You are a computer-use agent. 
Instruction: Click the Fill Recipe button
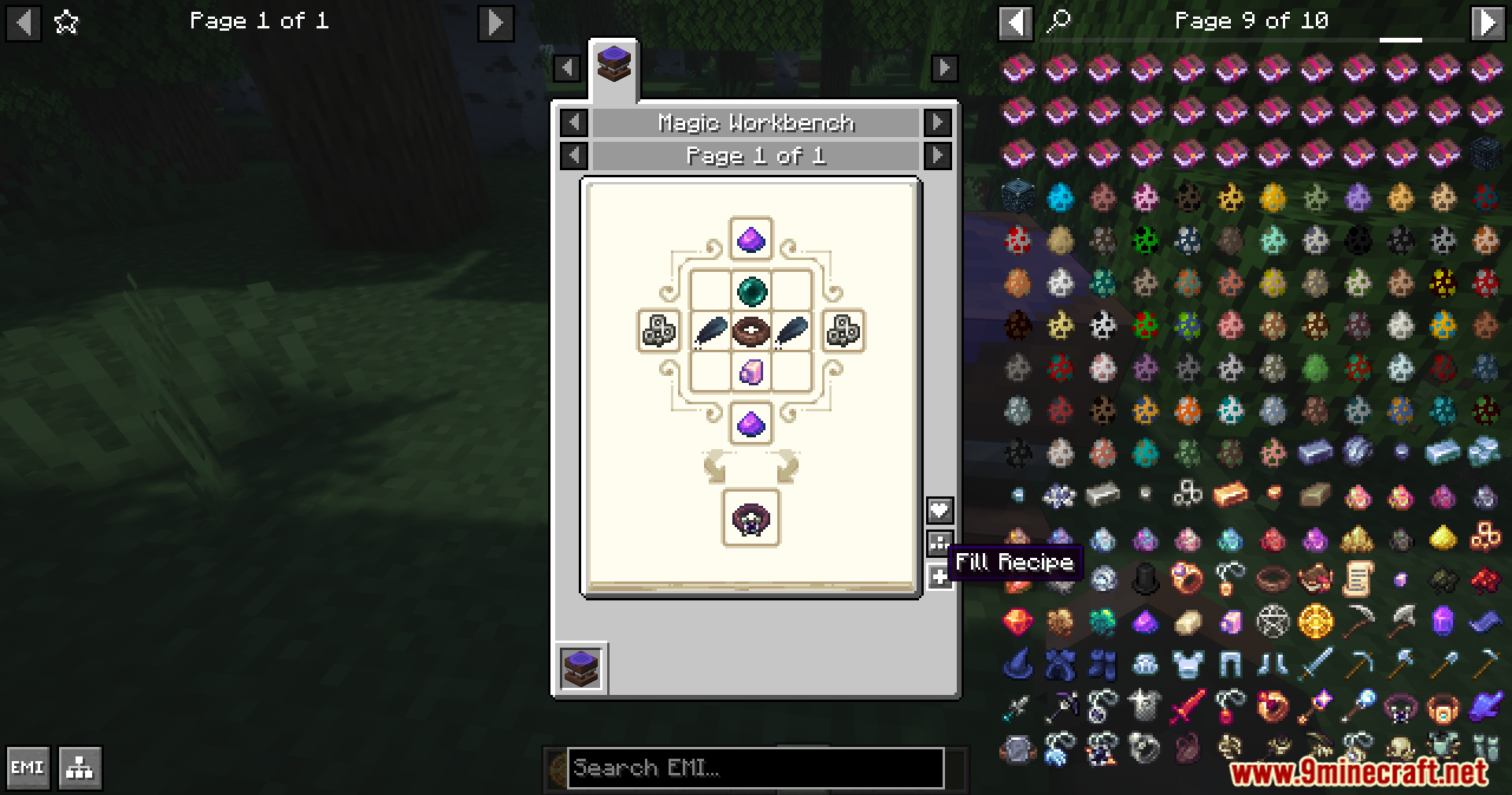[939, 542]
